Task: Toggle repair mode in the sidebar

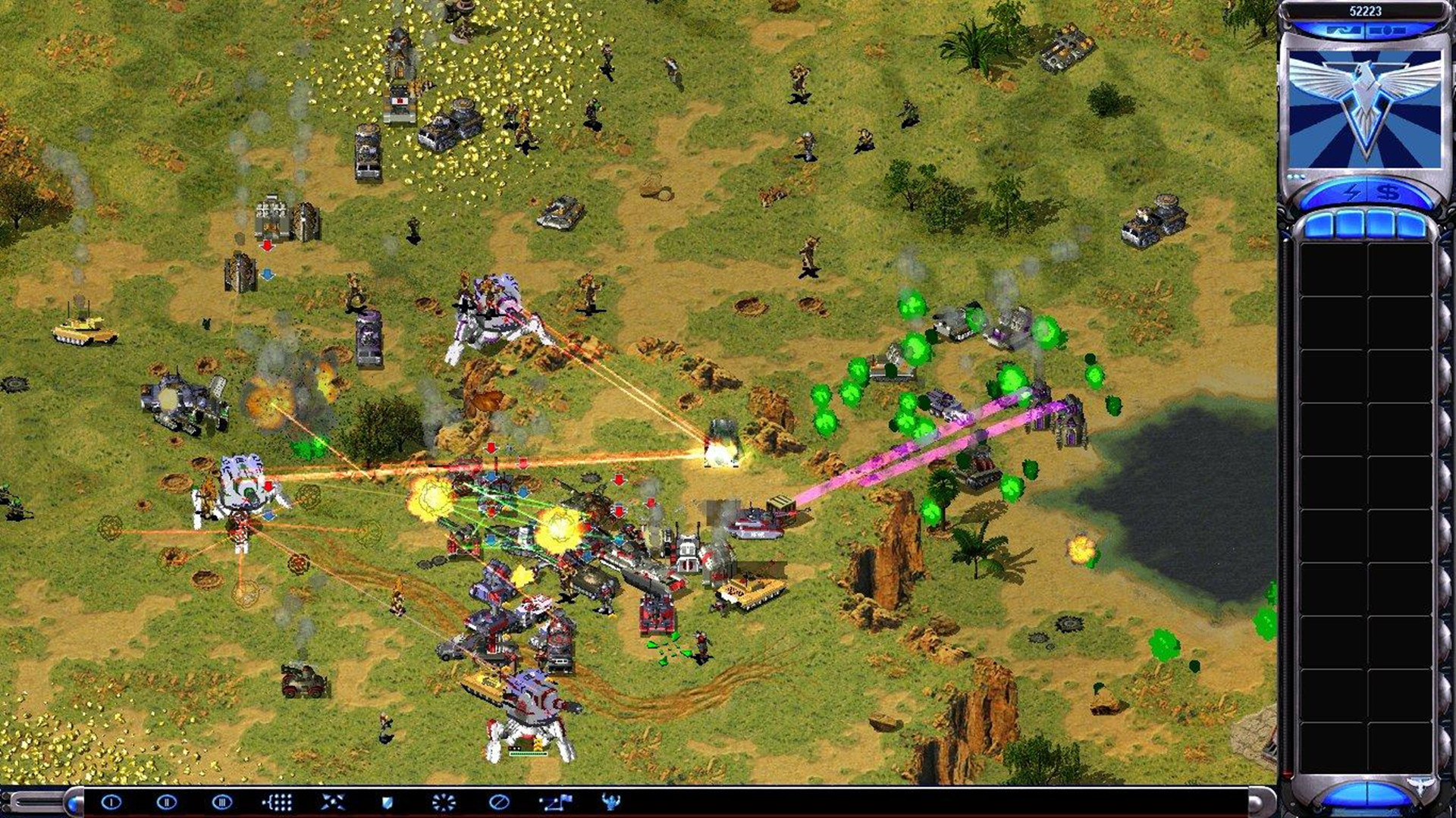Action: pos(1344,30)
